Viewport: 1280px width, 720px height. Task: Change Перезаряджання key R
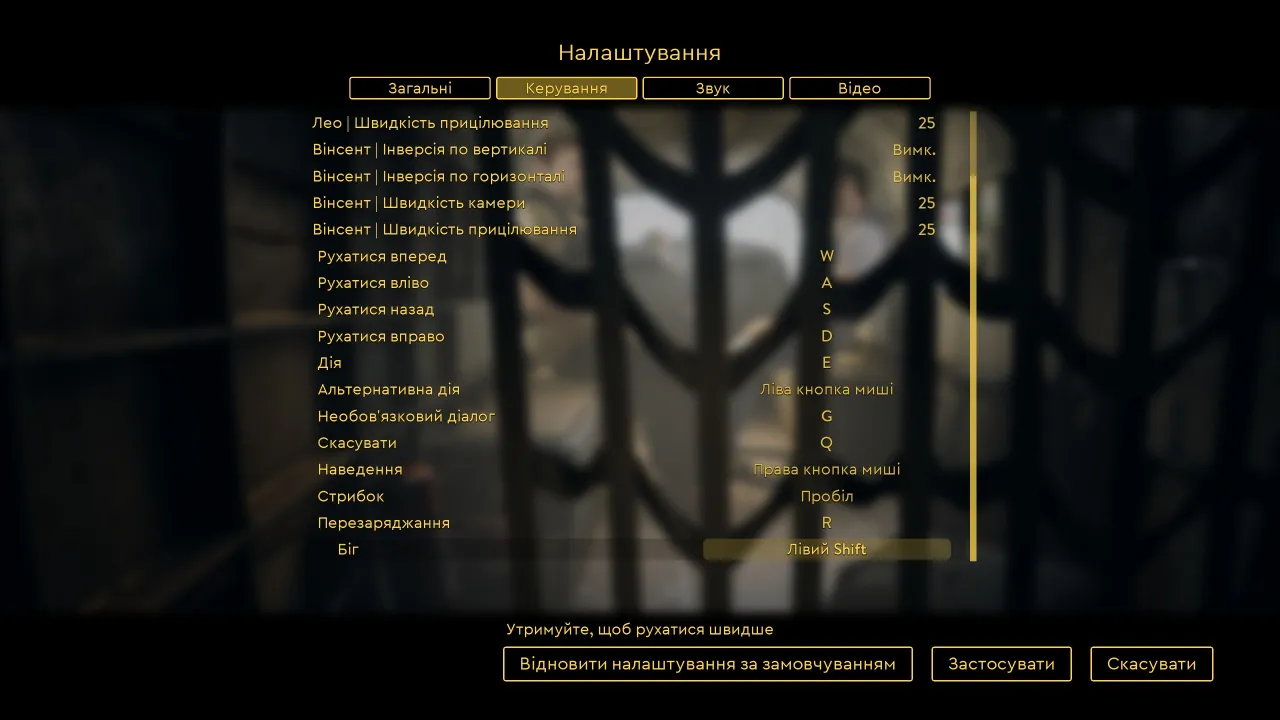click(x=826, y=523)
